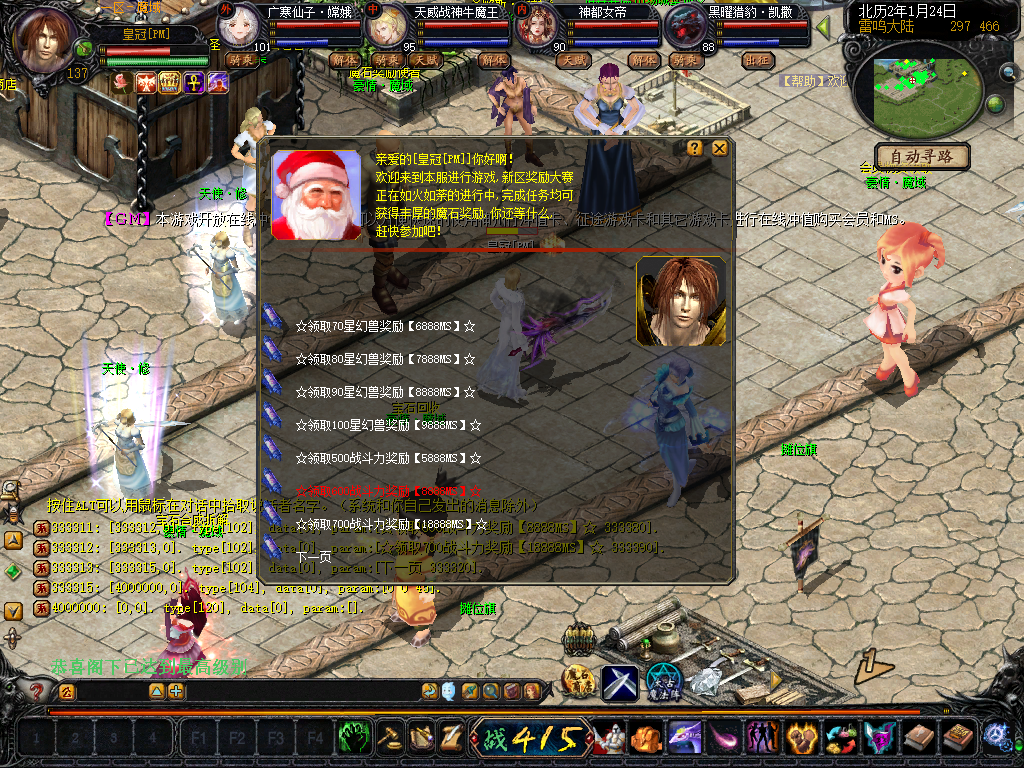Claim the 80-star pet reward 7888MS

385,359
